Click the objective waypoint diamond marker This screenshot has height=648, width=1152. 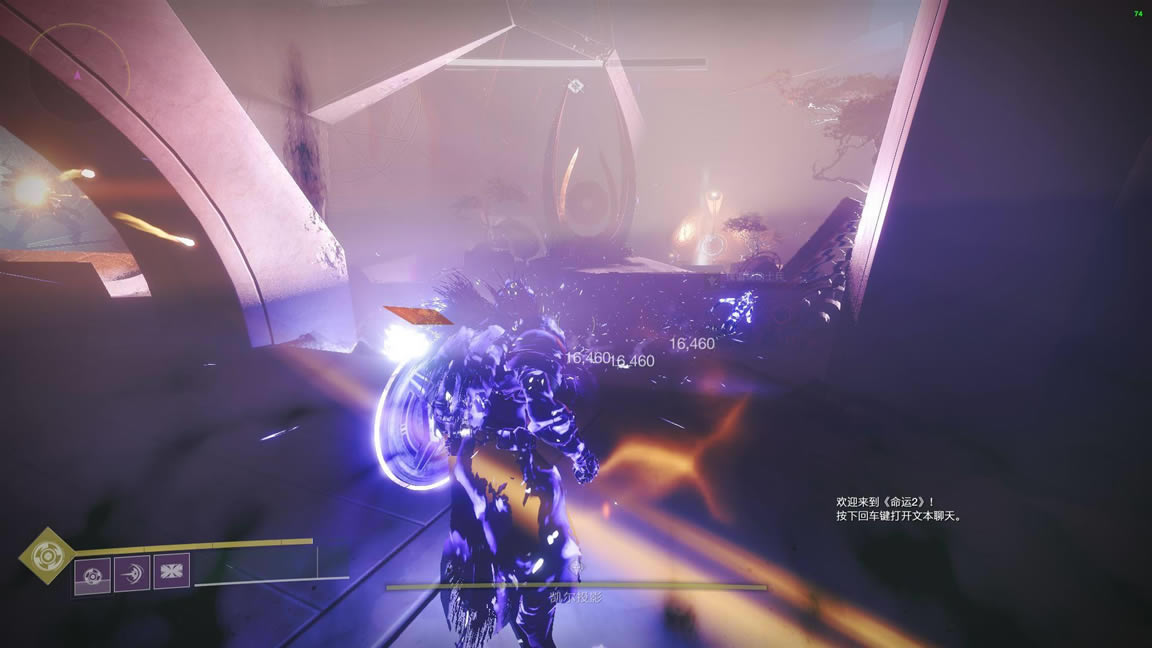point(575,87)
